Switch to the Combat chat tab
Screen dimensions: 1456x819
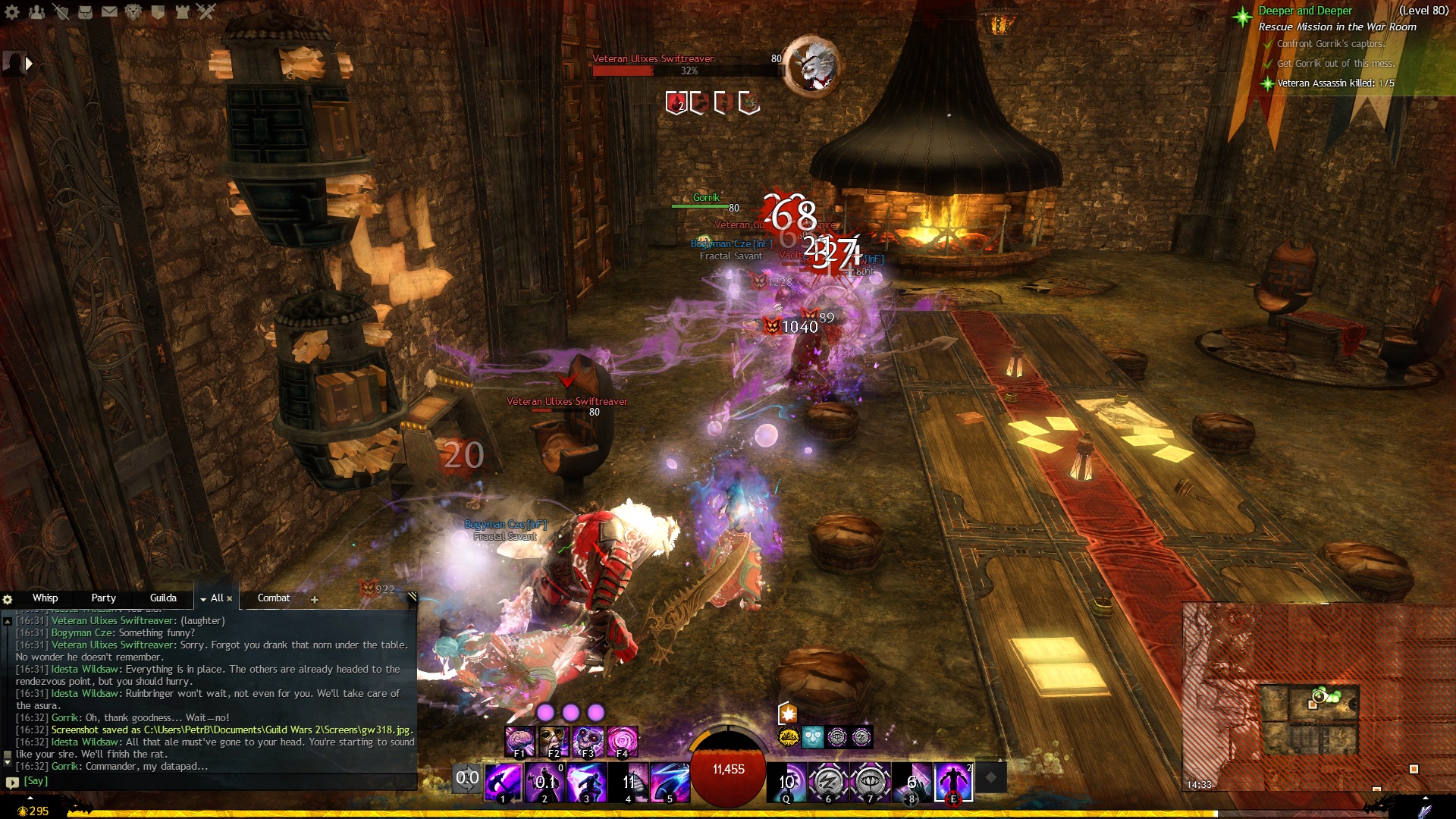click(274, 598)
